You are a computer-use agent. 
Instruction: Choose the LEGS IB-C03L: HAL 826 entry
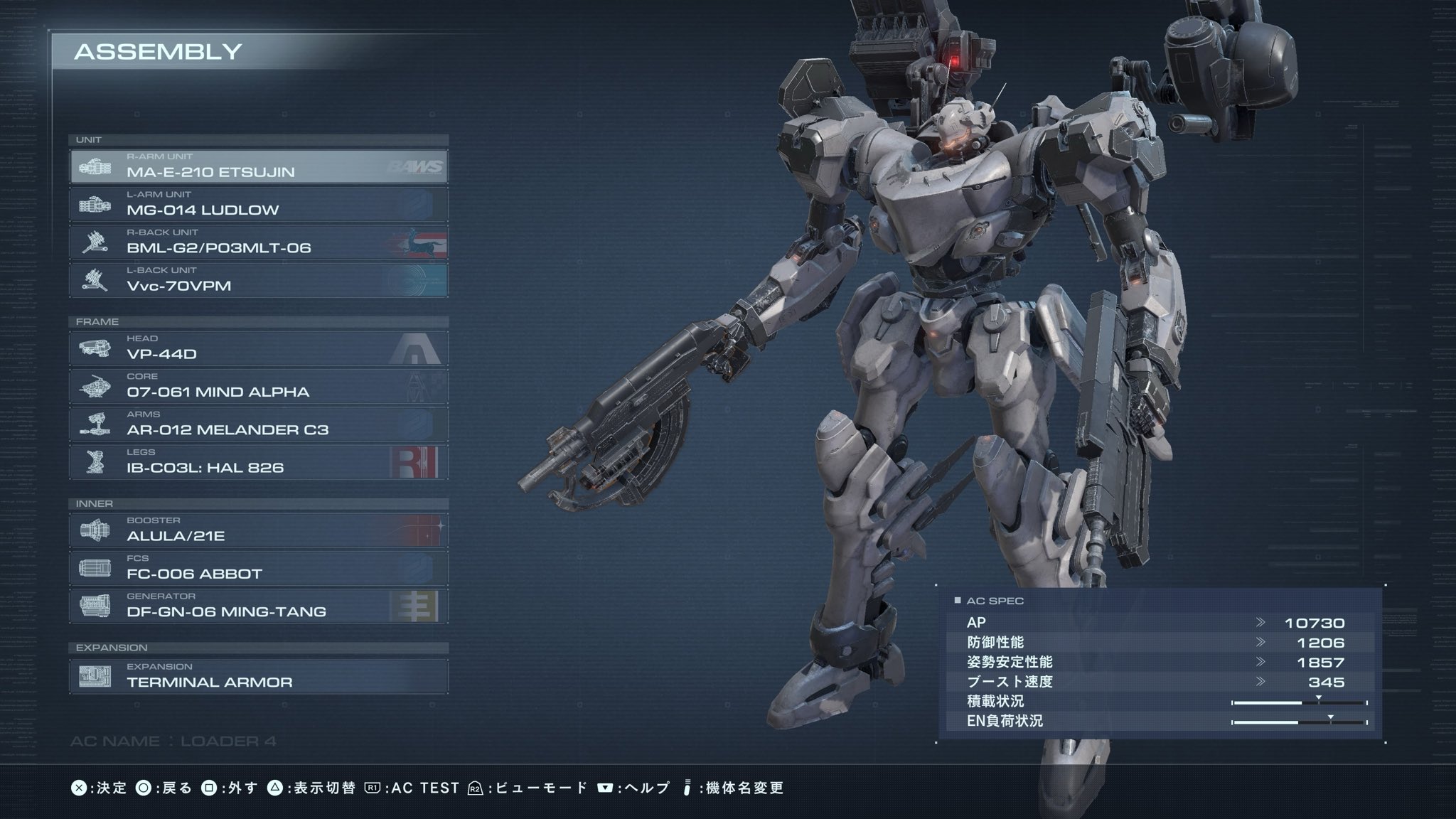(x=259, y=461)
